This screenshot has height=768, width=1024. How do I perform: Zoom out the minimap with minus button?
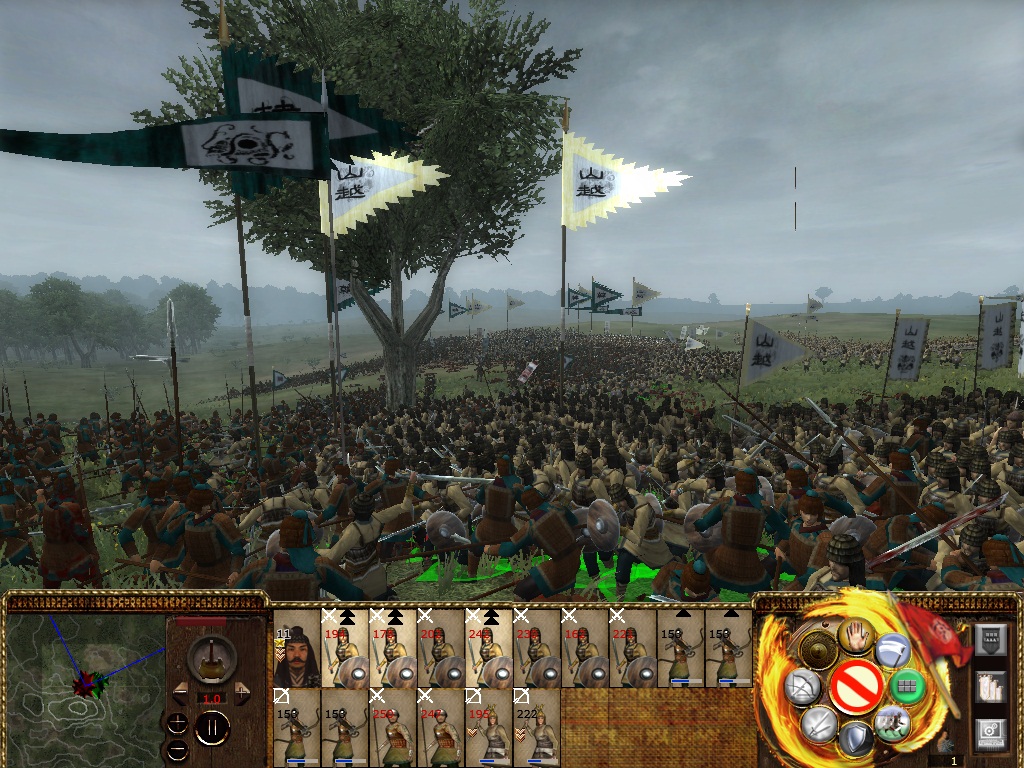click(177, 748)
